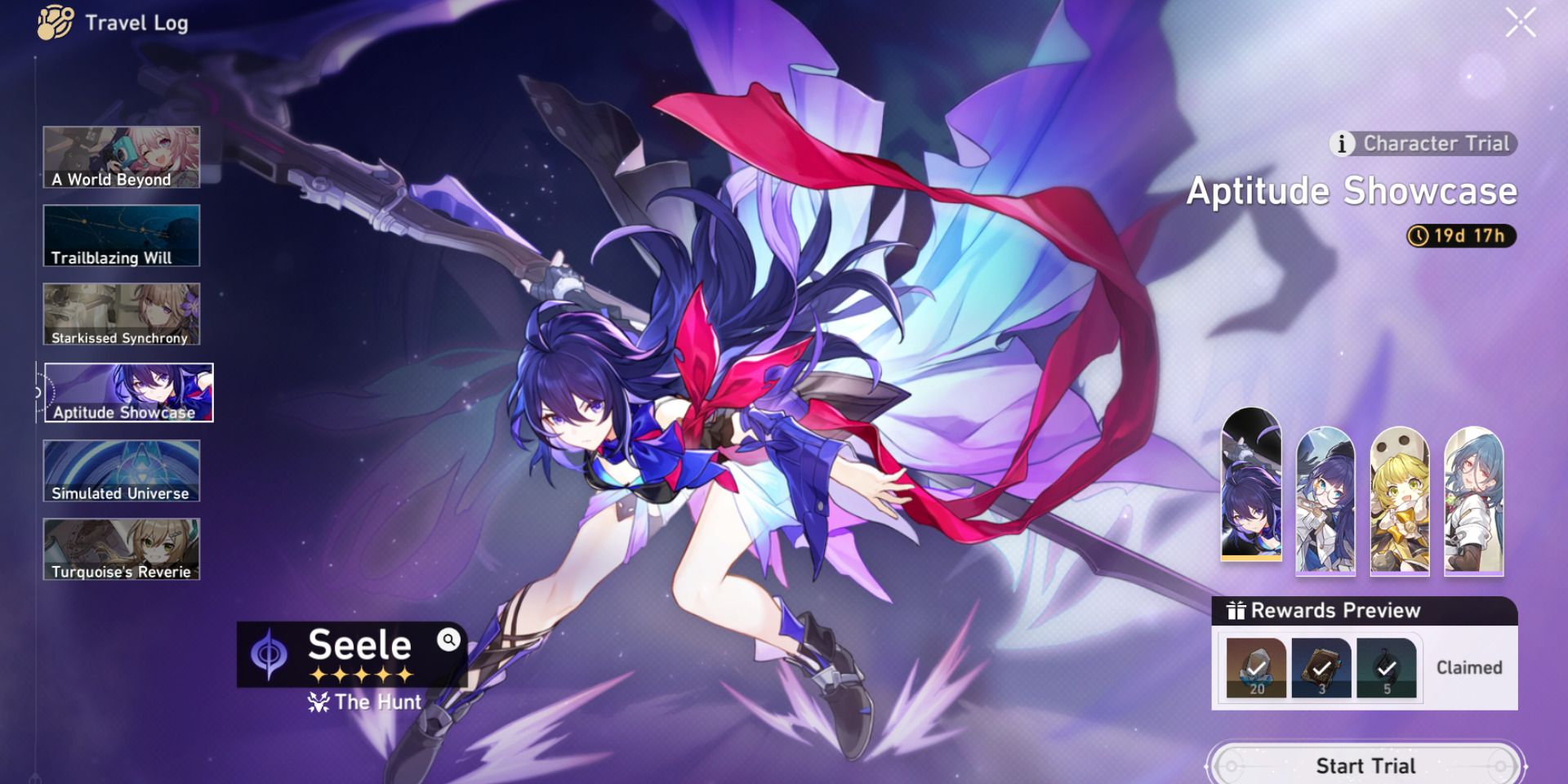
Task: Click the Claimed status label
Action: (1468, 667)
